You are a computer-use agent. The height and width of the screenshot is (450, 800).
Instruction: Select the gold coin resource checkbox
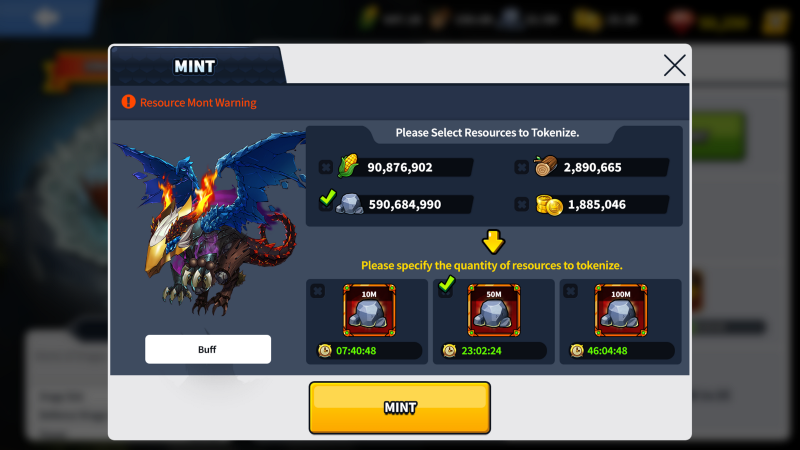[x=521, y=204]
